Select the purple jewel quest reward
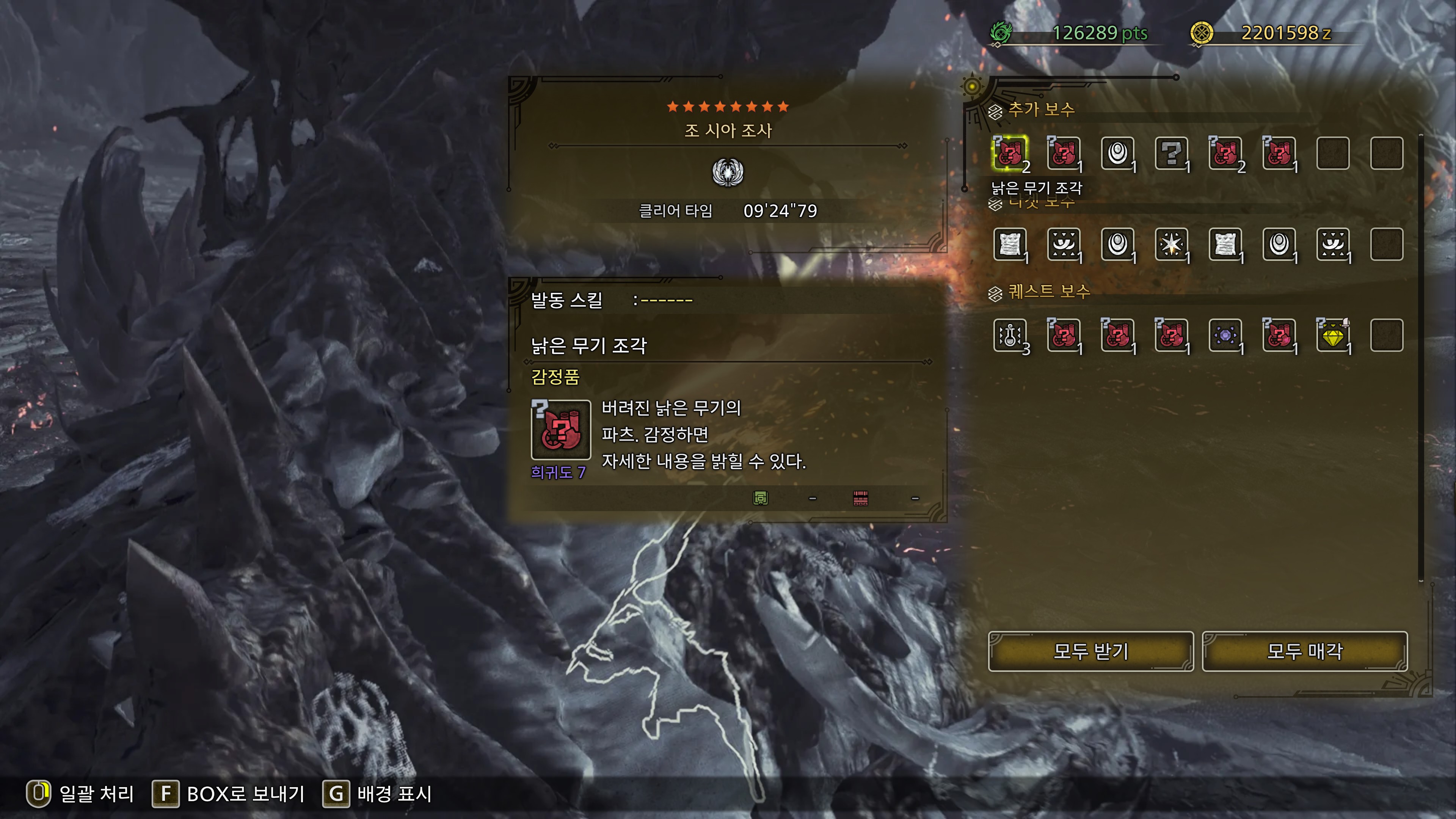Screen dimensions: 1456x819 click(1225, 335)
